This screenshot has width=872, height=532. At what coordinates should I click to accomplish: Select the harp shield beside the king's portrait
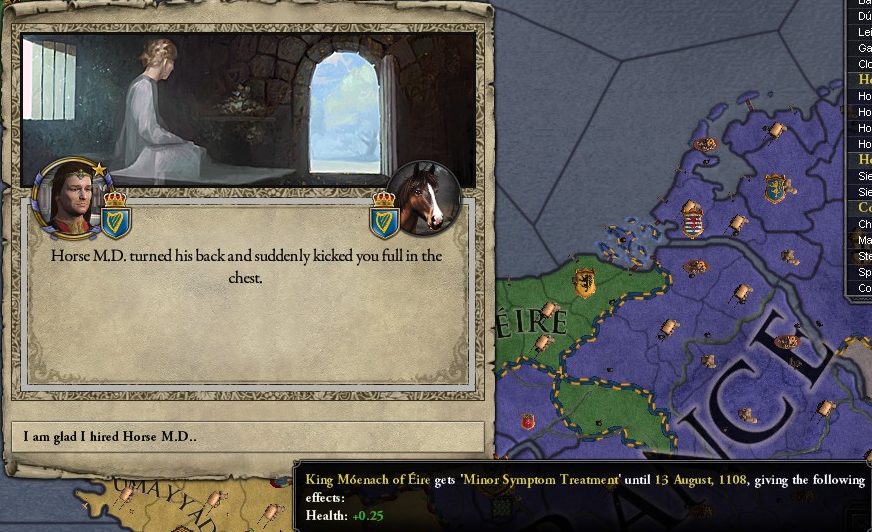(x=116, y=216)
